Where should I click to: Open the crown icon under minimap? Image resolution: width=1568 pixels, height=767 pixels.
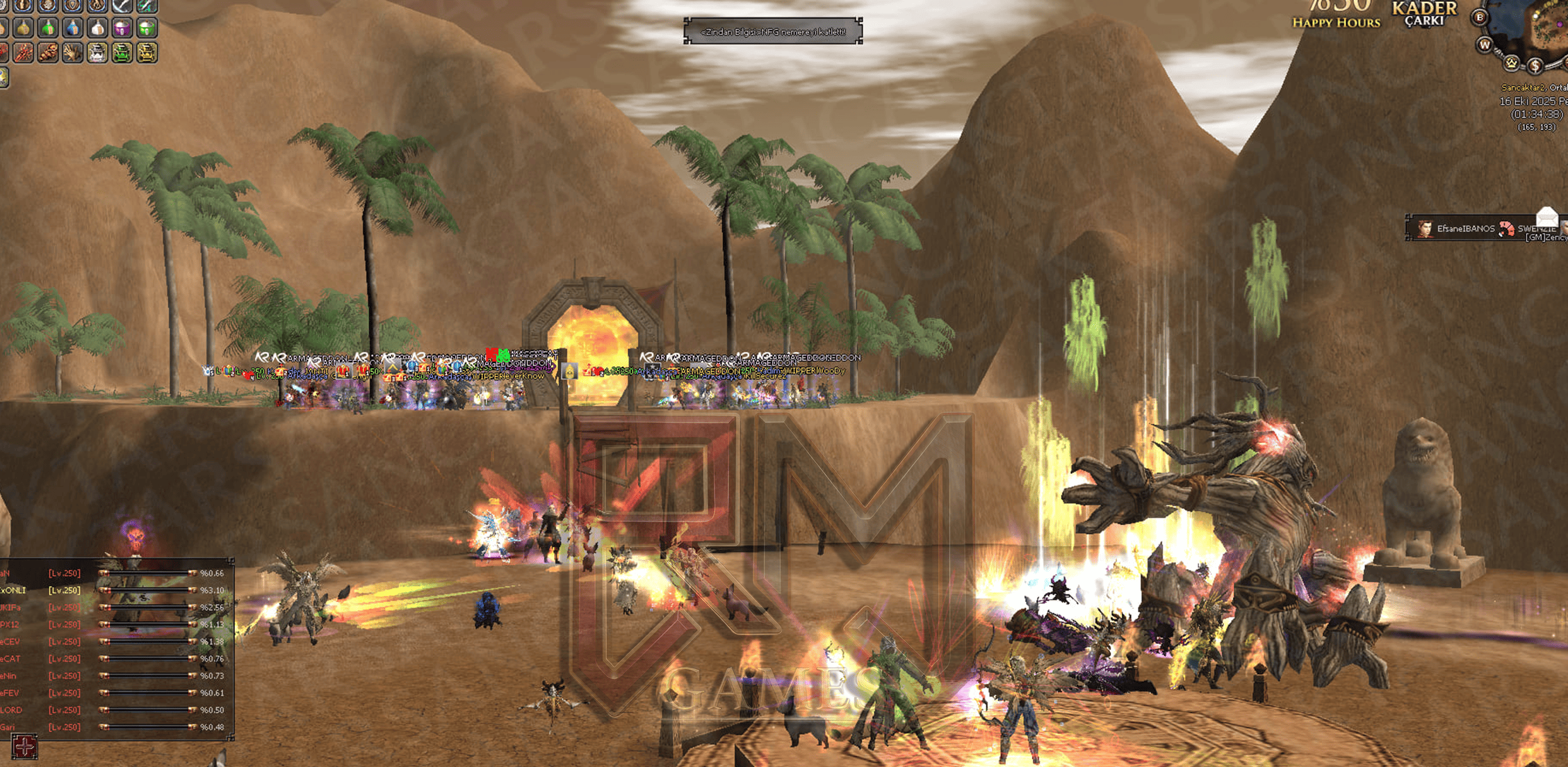[x=1511, y=62]
